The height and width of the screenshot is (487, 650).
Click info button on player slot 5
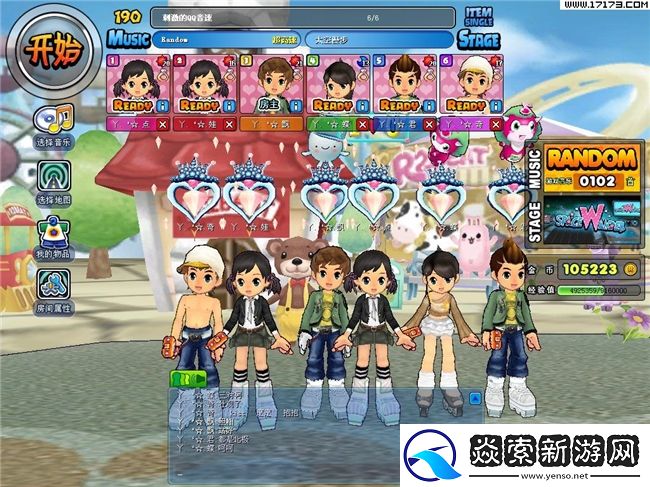(x=428, y=104)
